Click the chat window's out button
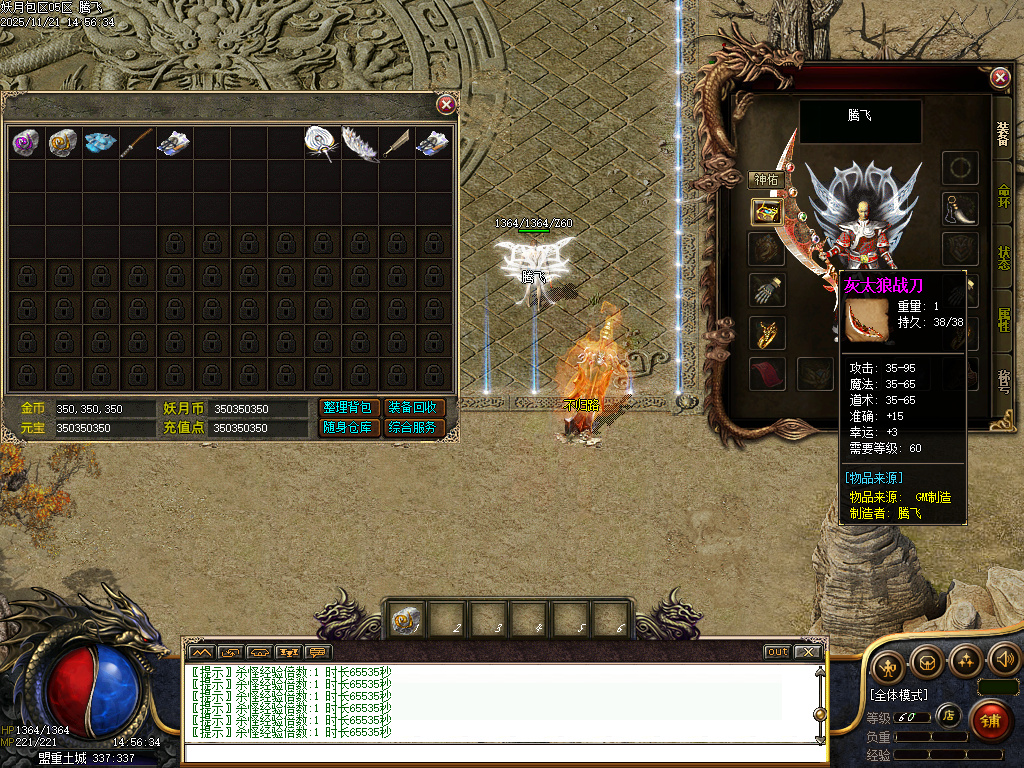 (x=777, y=652)
